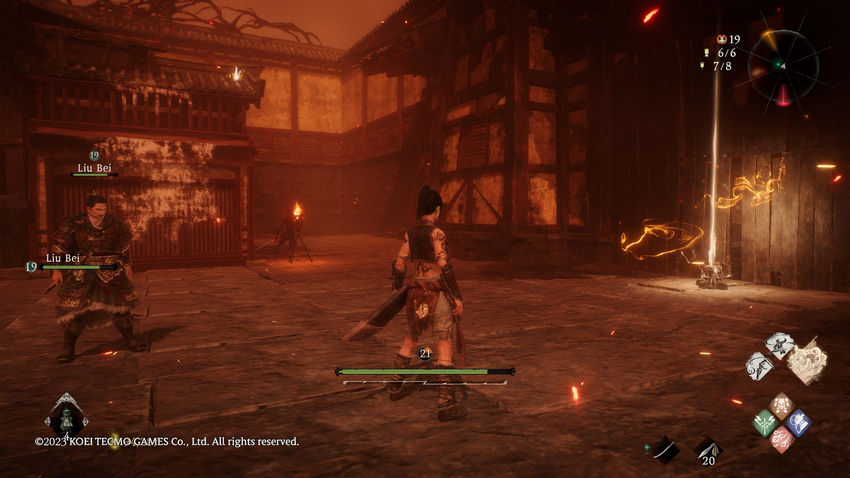
Task: Switch to the curved sword weapon slot
Action: (x=663, y=450)
